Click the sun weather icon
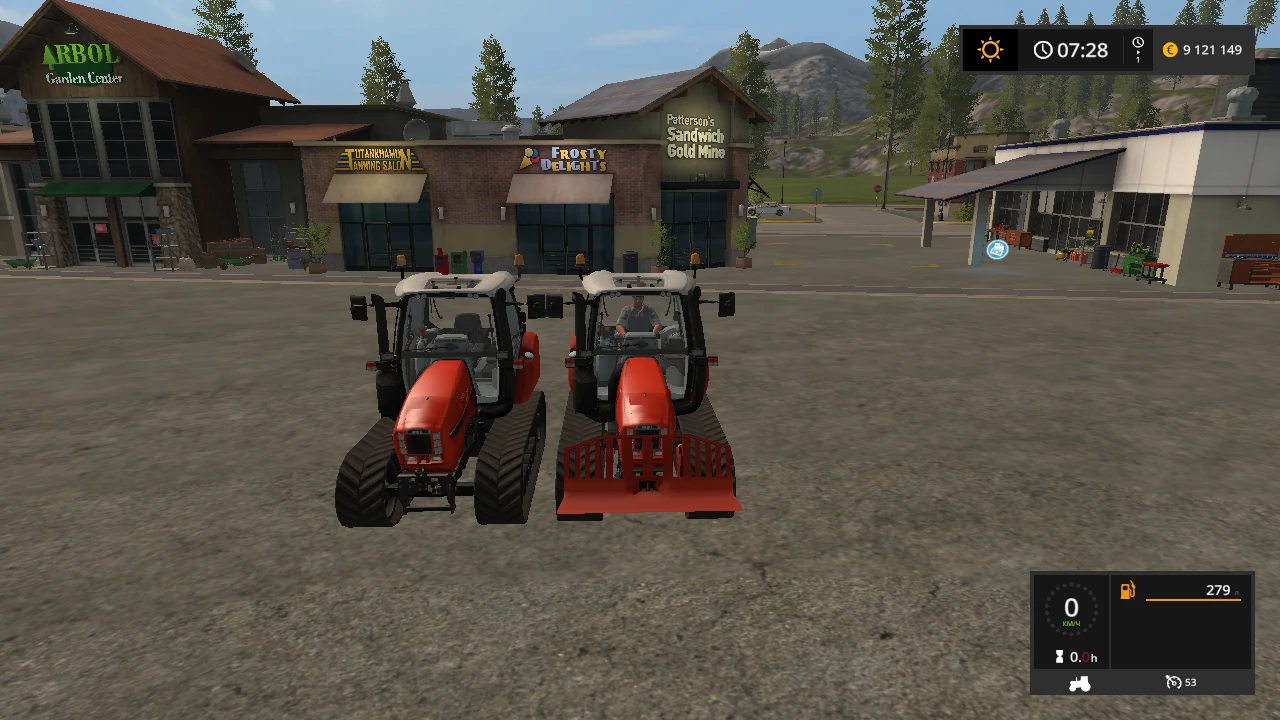 [990, 49]
